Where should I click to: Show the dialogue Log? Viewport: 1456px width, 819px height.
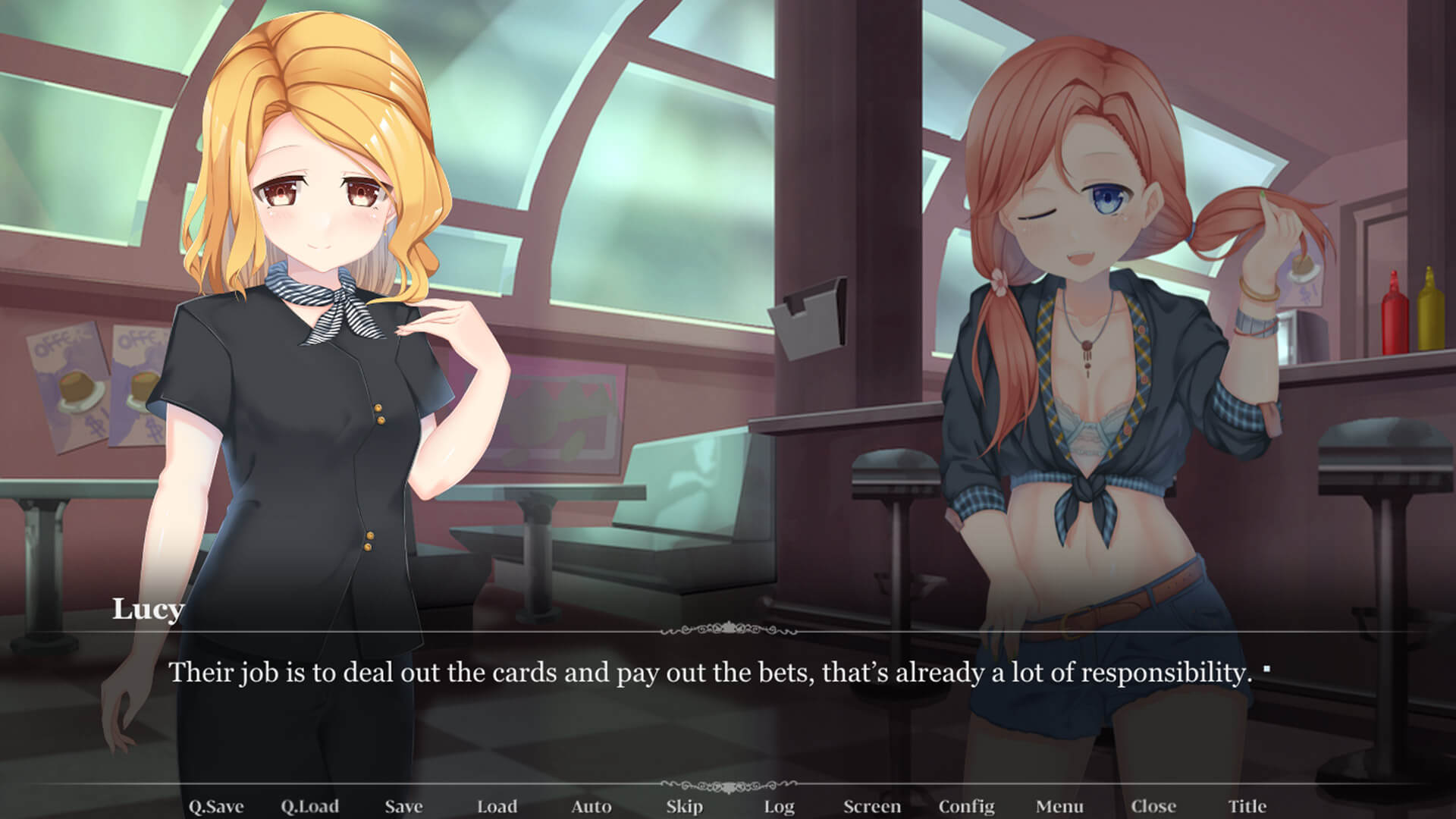tap(779, 806)
